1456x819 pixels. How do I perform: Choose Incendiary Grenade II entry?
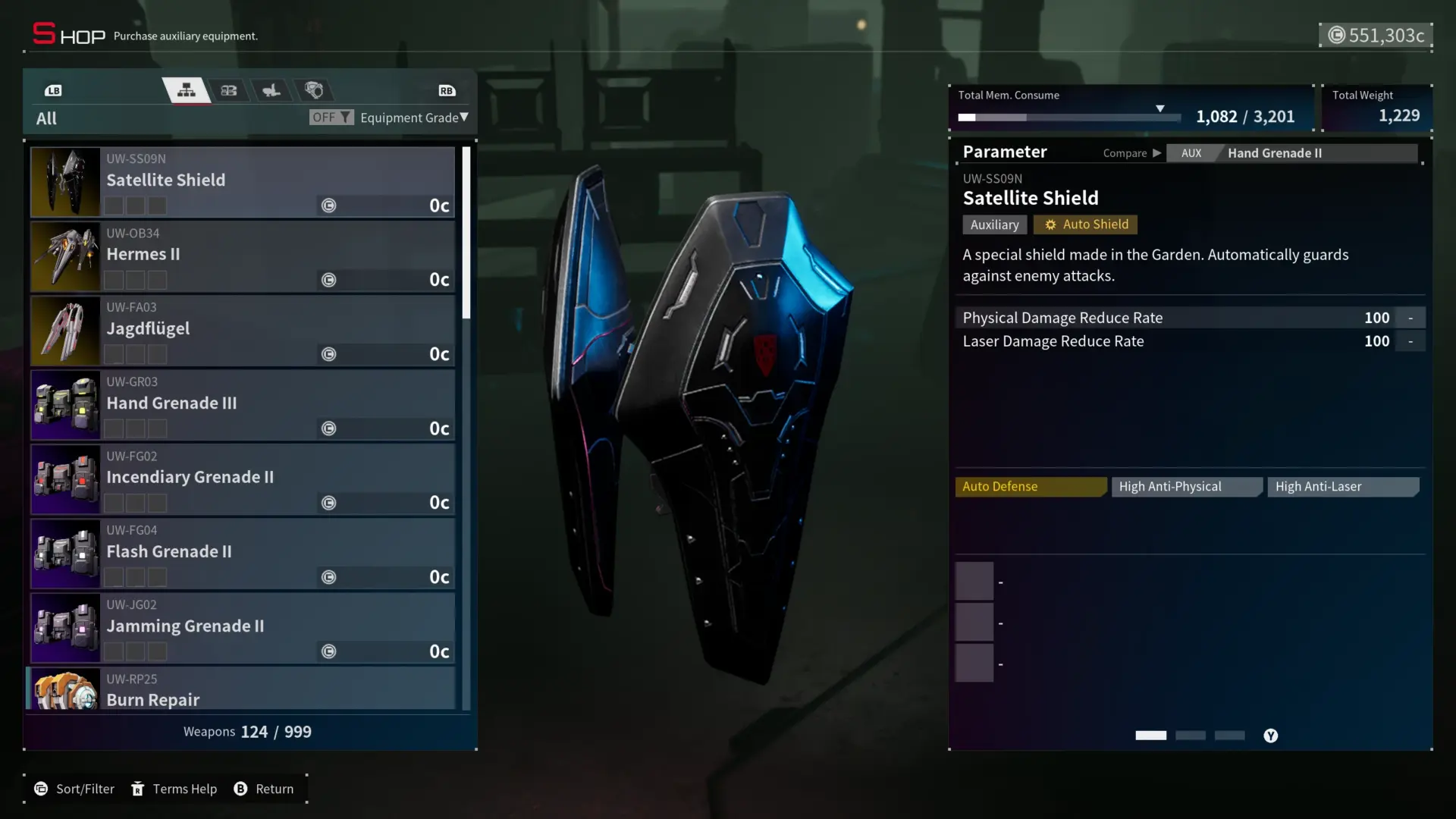243,479
